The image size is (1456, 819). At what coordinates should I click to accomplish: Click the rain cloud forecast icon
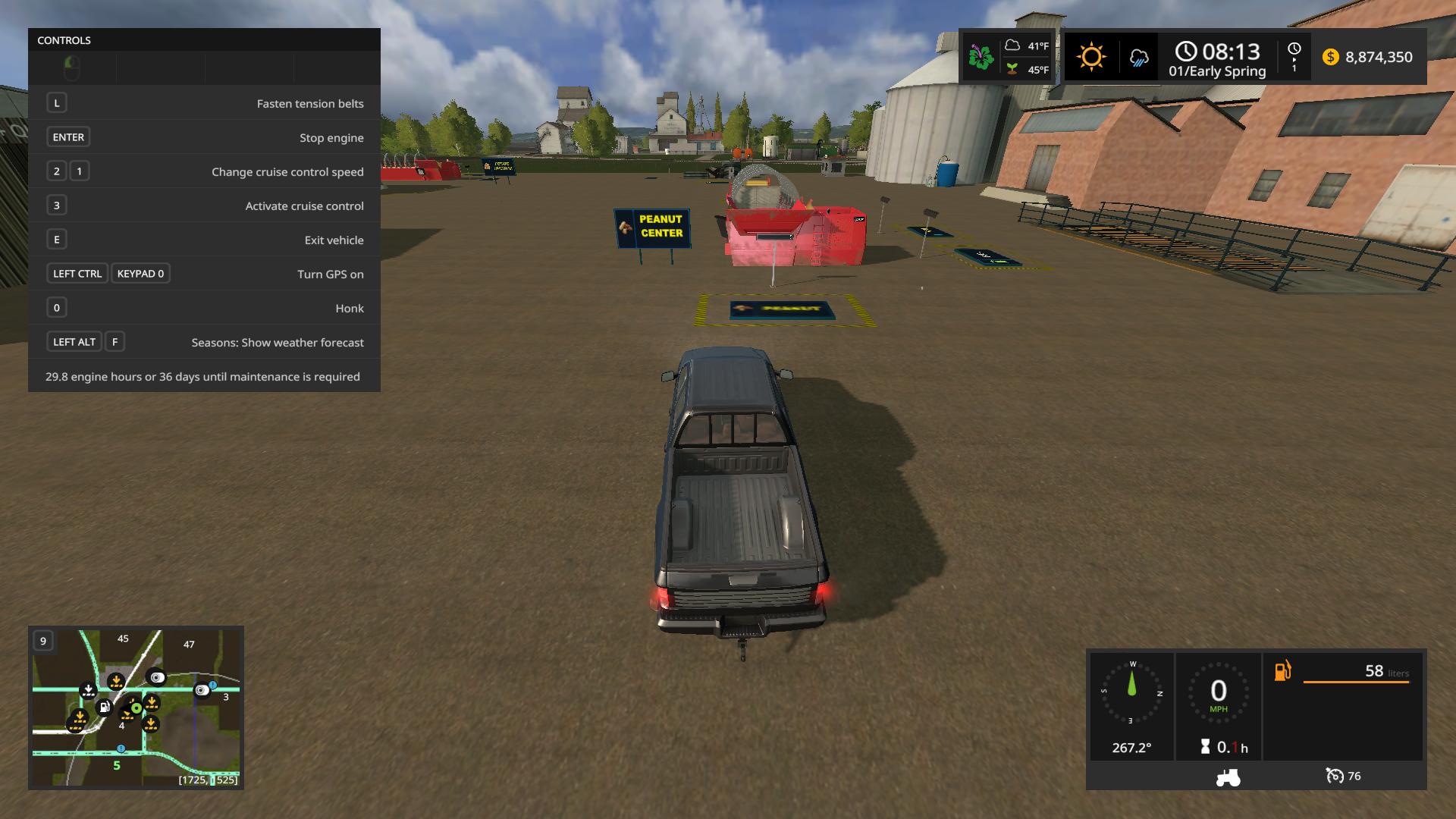click(1138, 58)
